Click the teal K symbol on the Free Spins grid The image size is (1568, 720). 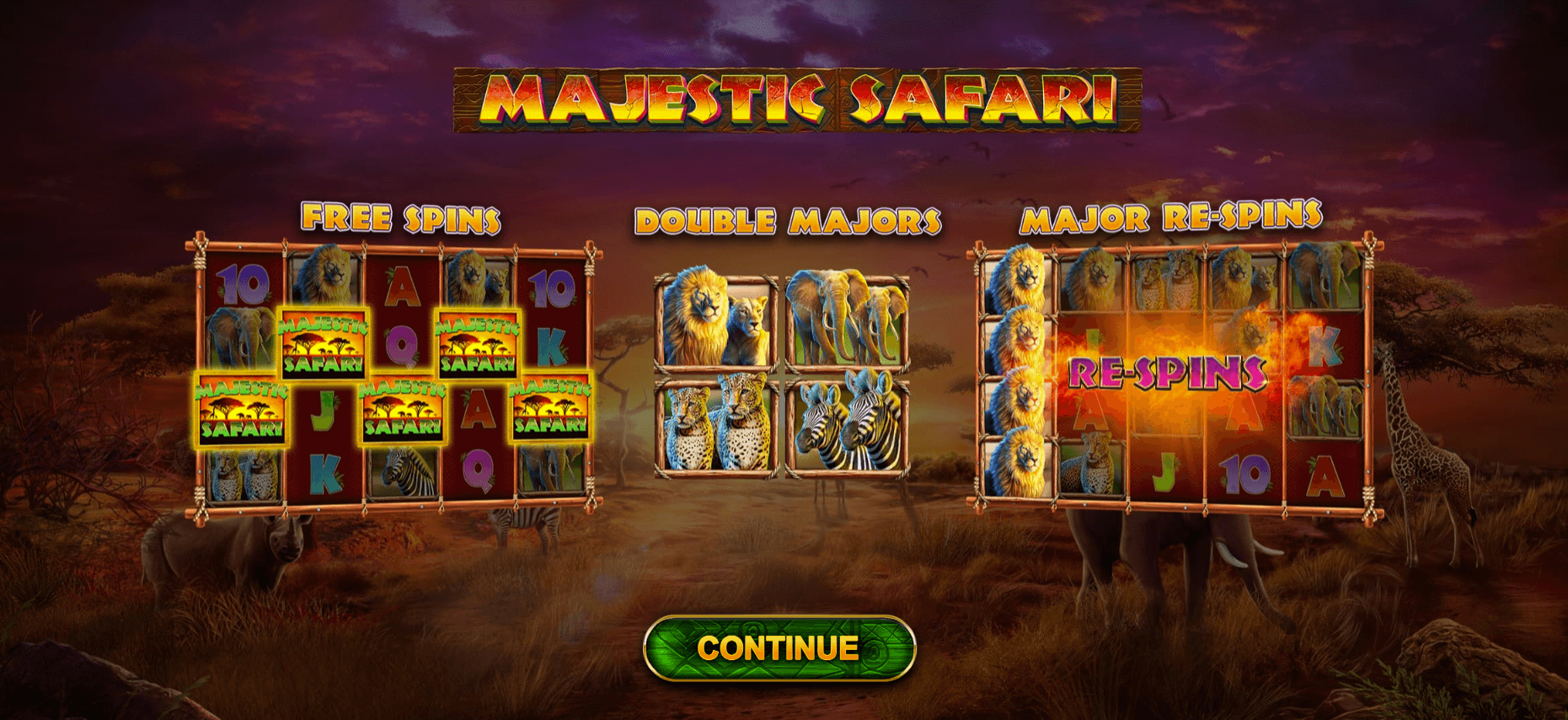552,347
